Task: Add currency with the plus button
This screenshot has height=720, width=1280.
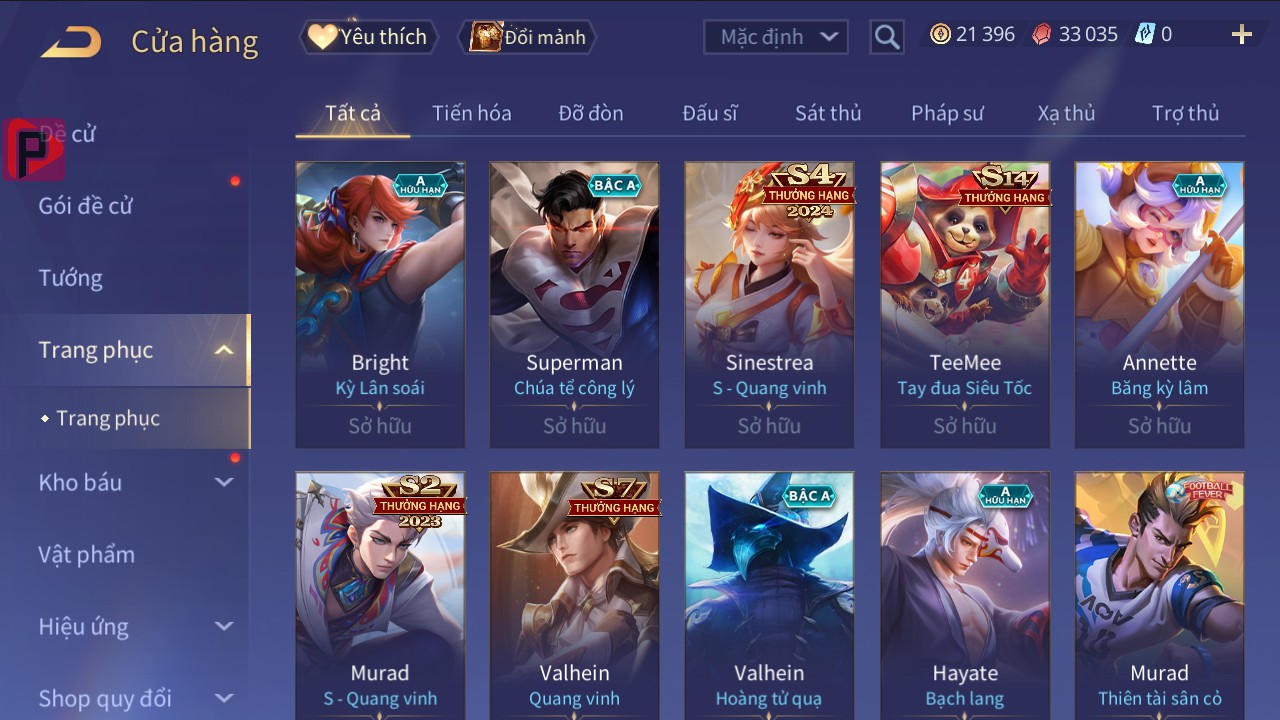Action: (x=1241, y=35)
